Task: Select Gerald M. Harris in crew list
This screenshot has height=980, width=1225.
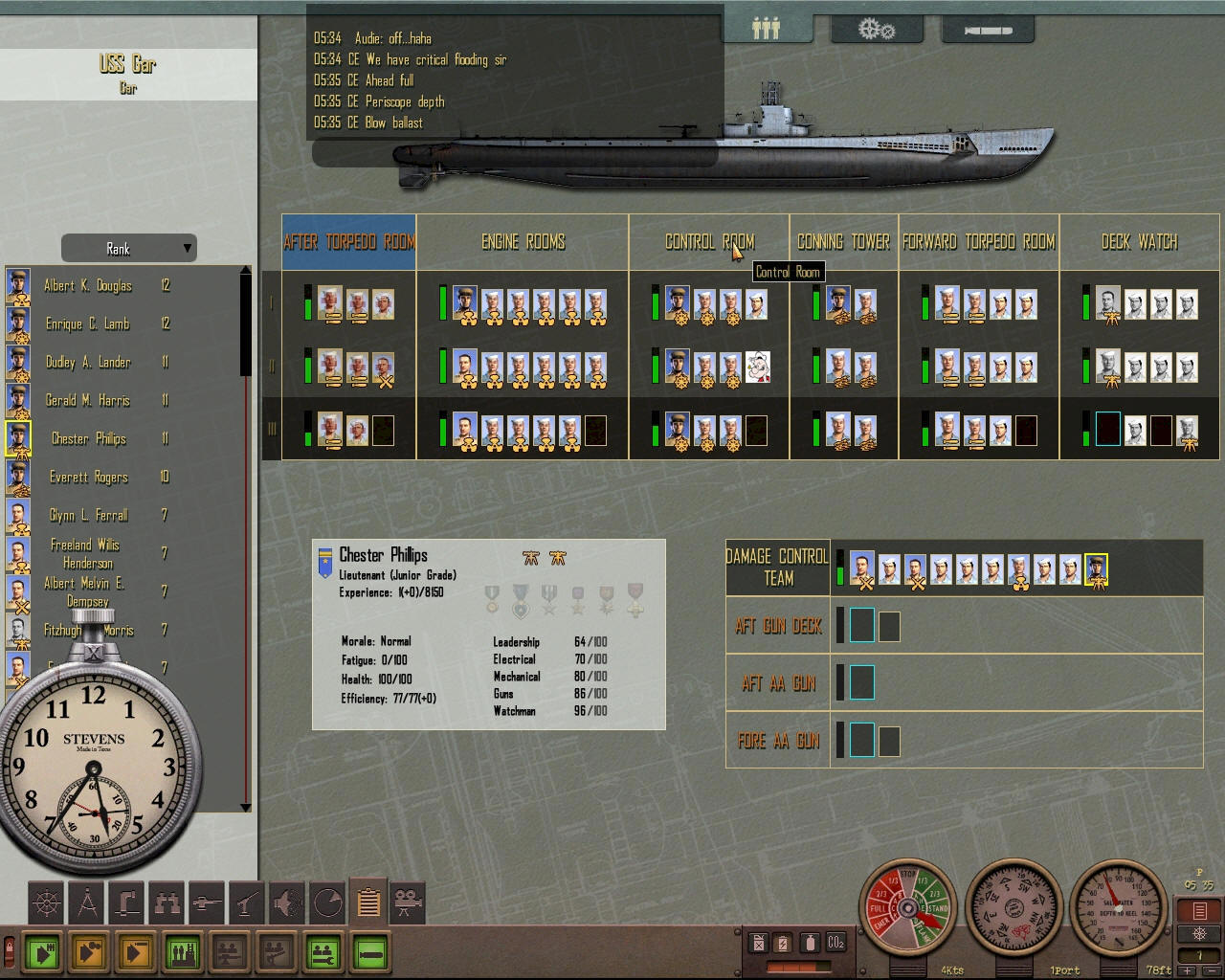Action: coord(87,401)
